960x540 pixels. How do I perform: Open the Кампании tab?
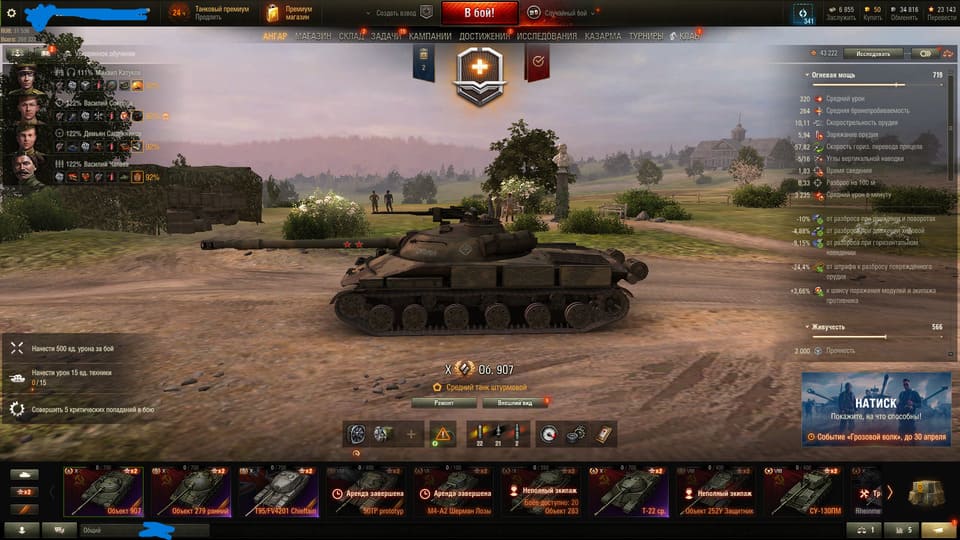(430, 37)
